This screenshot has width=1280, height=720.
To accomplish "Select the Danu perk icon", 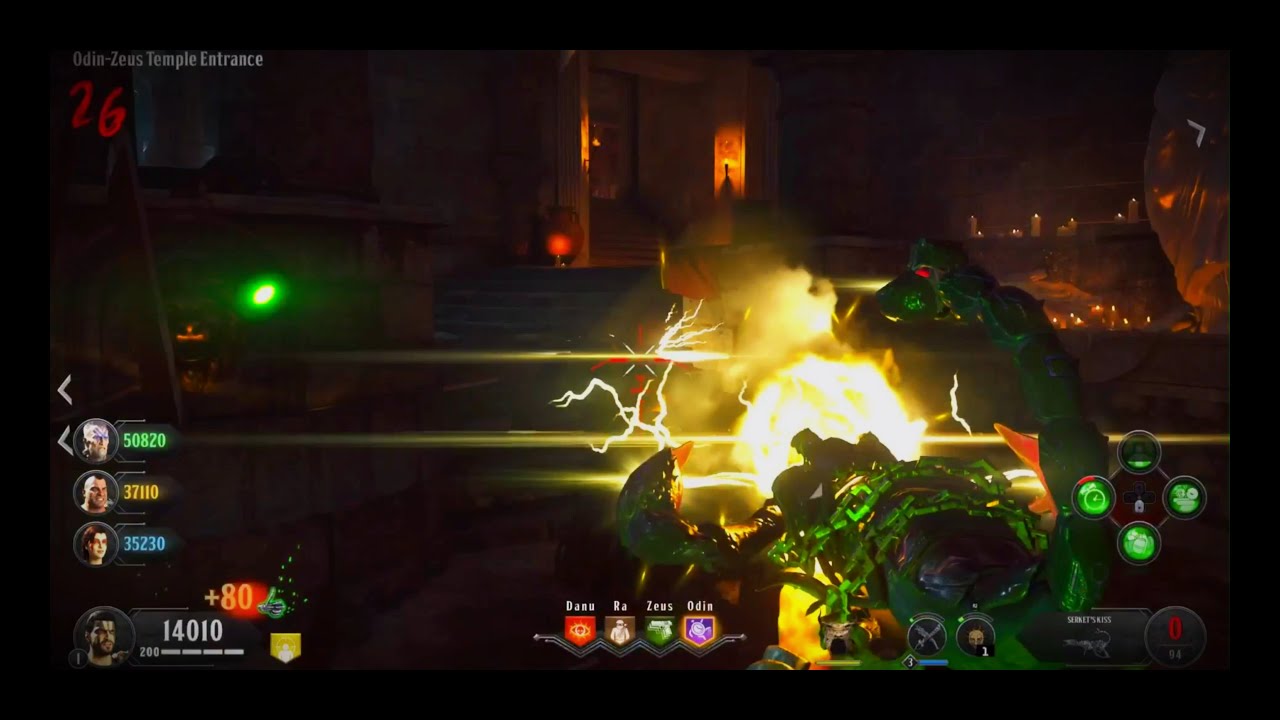I will click(x=580, y=630).
